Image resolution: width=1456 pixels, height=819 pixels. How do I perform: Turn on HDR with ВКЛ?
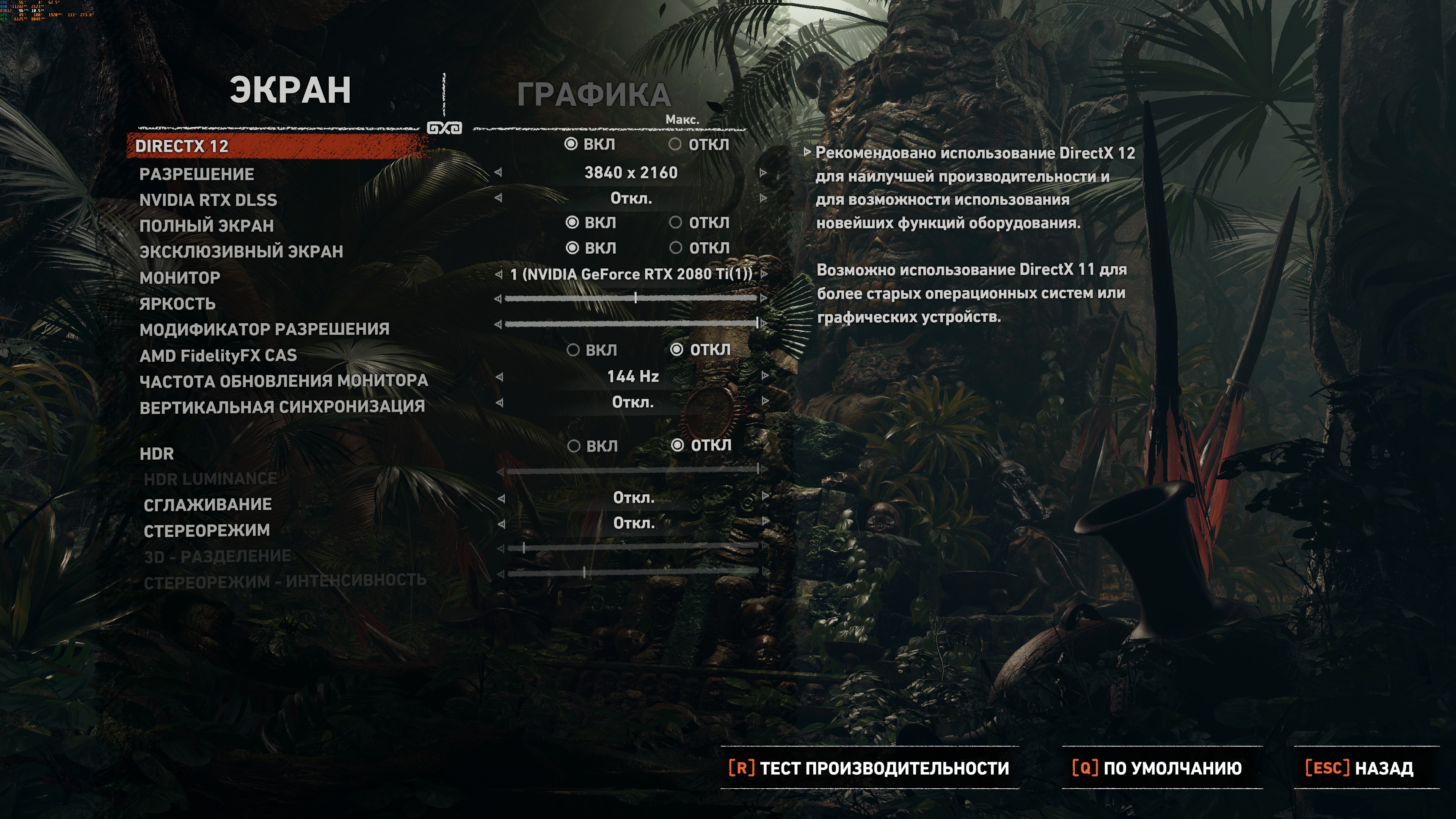[x=574, y=447]
